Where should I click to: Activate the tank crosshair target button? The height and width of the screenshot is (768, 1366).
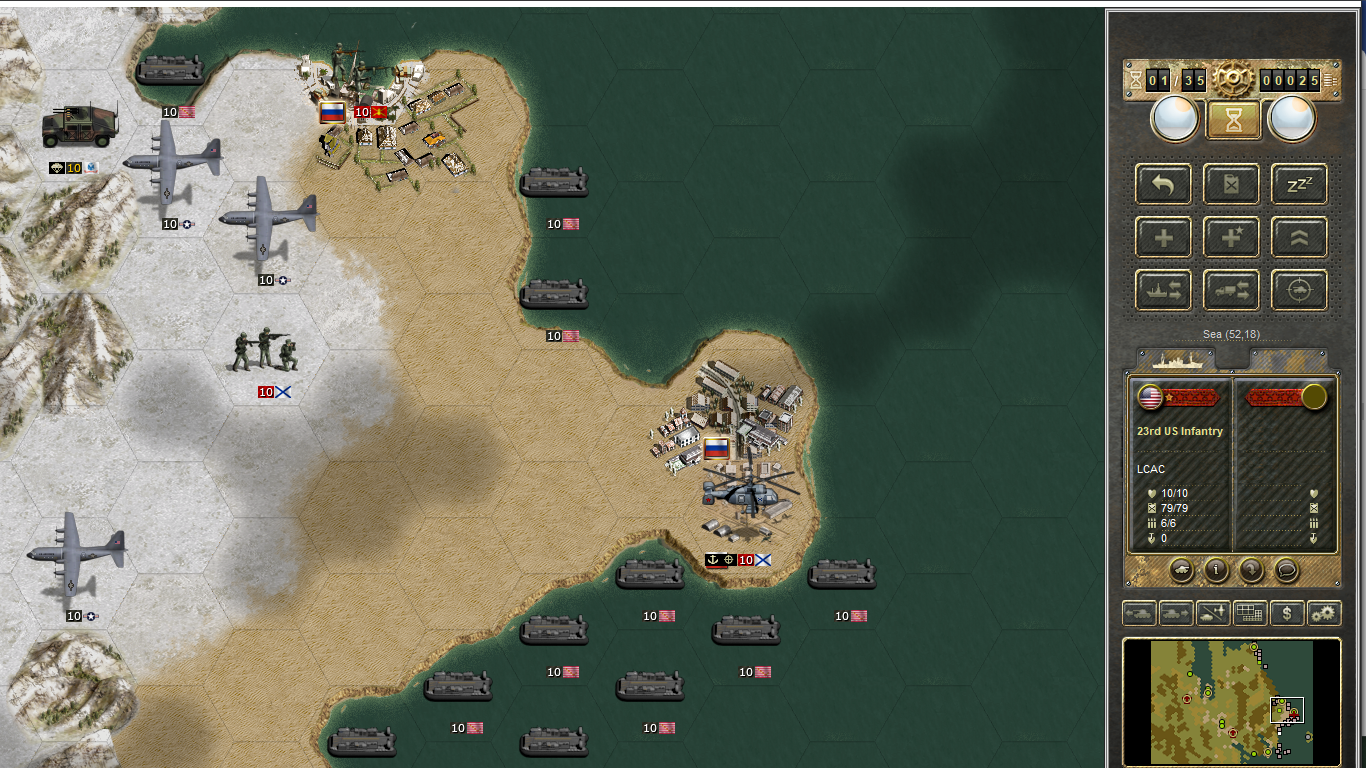(x=1299, y=291)
